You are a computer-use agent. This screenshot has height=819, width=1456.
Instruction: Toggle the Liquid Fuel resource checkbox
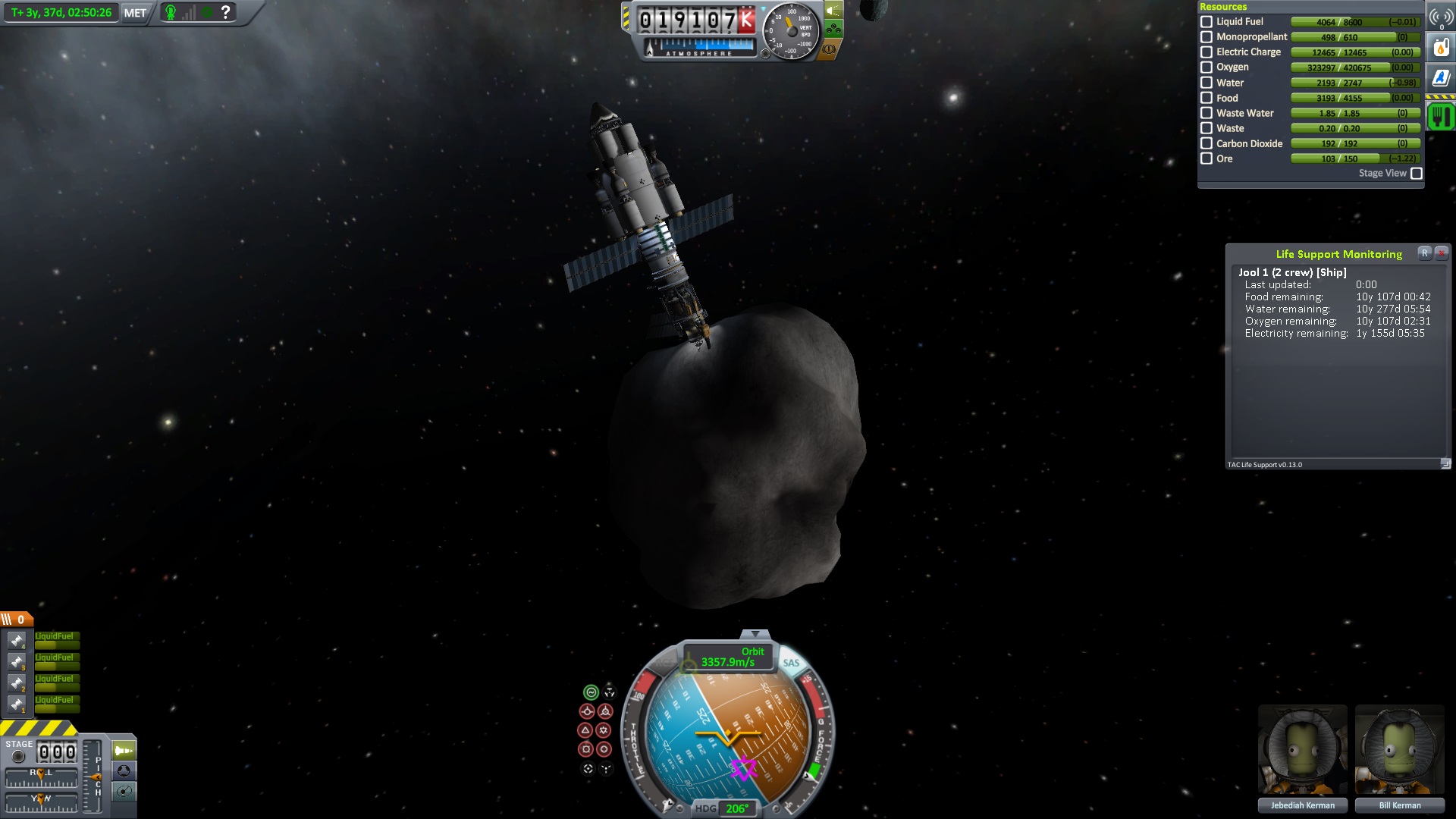[x=1207, y=22]
